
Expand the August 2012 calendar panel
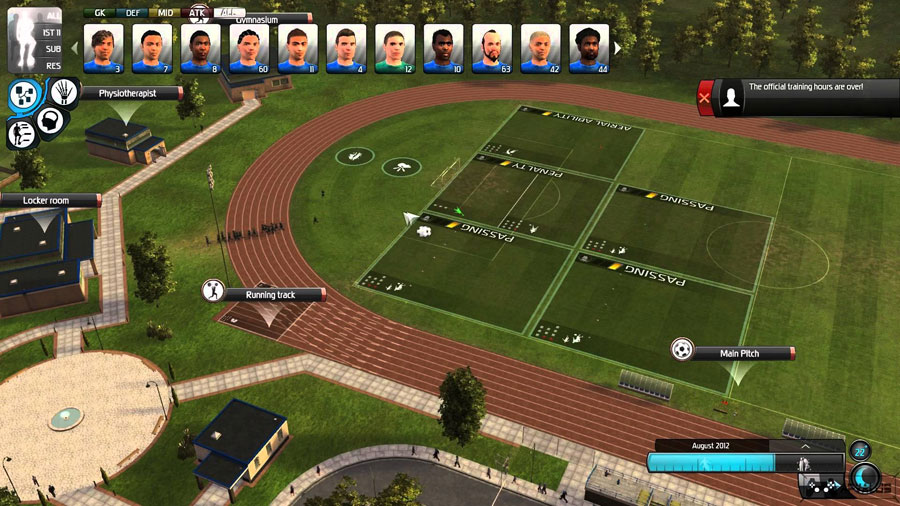[806, 446]
